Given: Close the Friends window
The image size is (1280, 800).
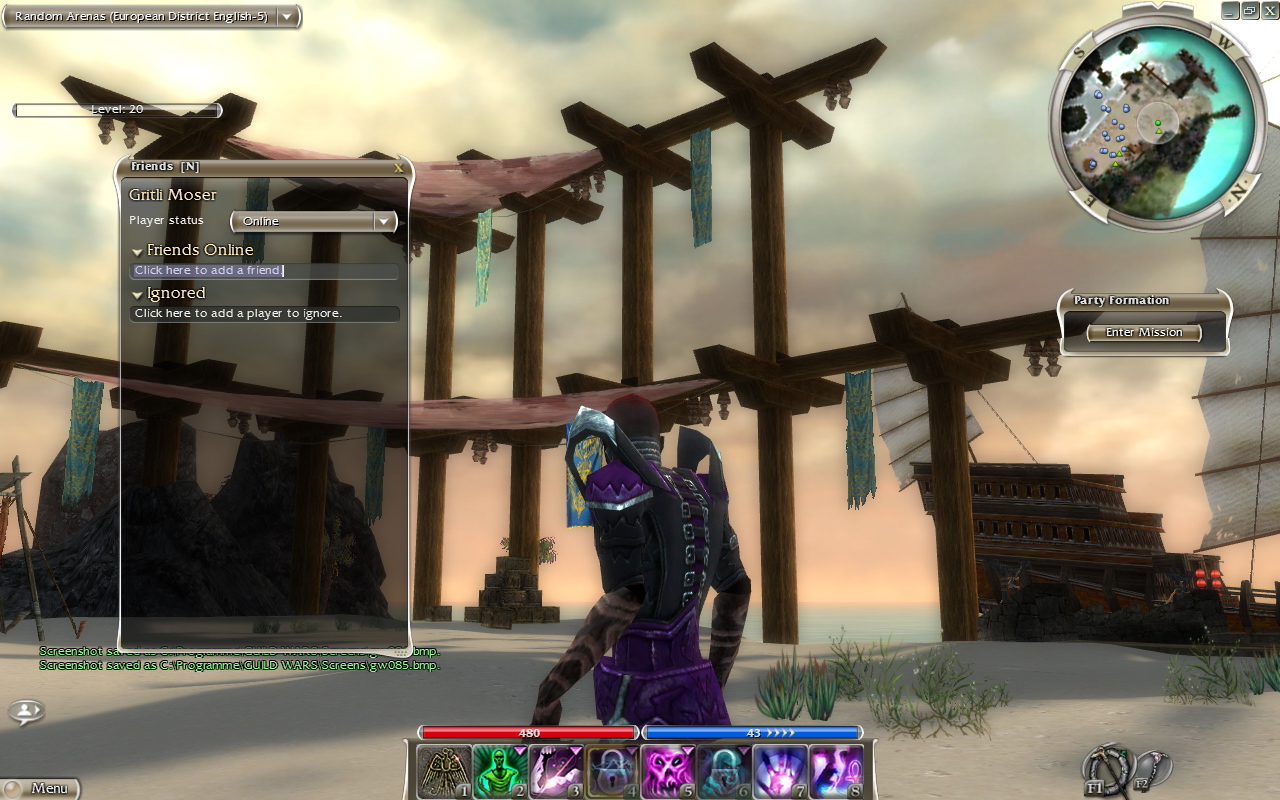Looking at the screenshot, I should [399, 168].
